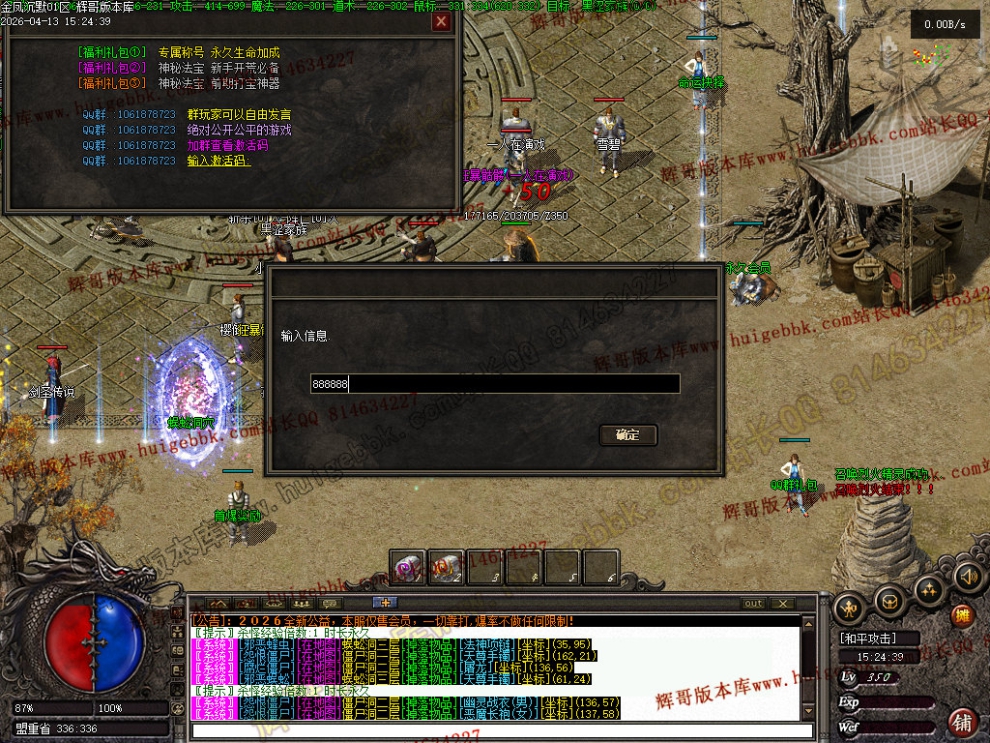Use the item in hotbar slot 2
Viewport: 990px width, 743px height.
pos(446,567)
